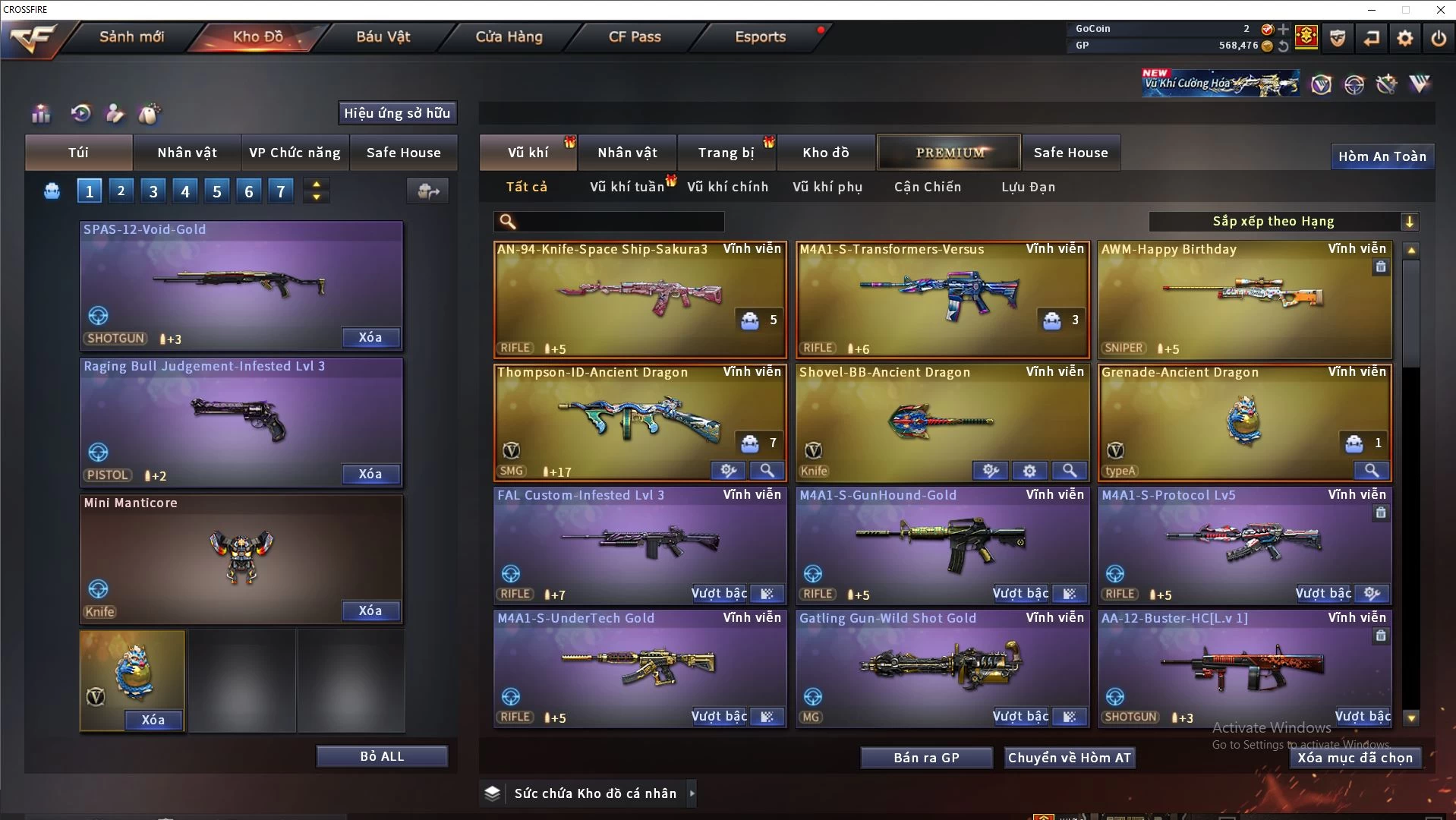Select the Gatling Gun-Wild Shot Gold
Viewport: 1456px width, 820px height.
pos(941,664)
